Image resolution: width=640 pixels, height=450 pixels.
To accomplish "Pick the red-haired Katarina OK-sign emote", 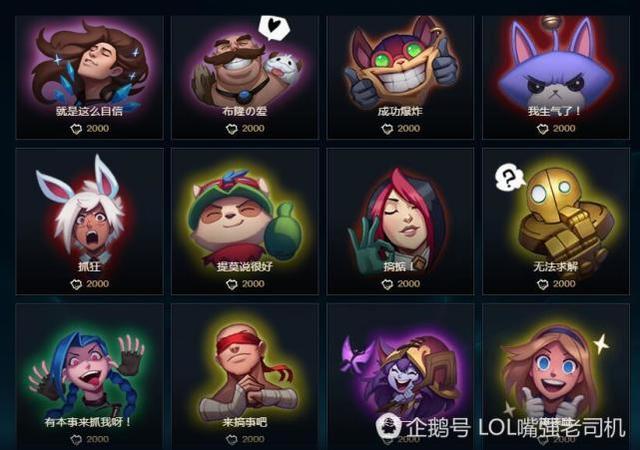I will coord(400,215).
